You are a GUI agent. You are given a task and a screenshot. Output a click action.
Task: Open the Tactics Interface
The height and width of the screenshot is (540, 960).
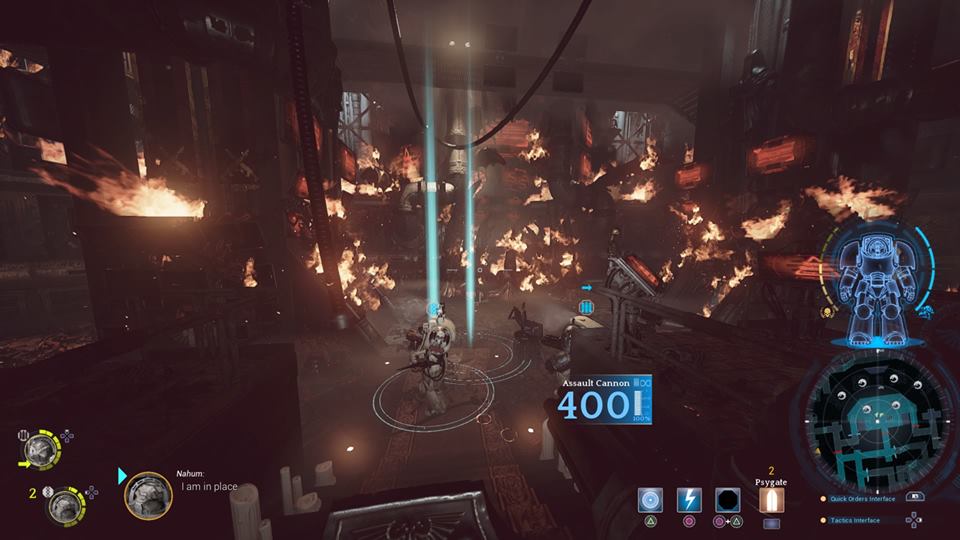[x=855, y=520]
